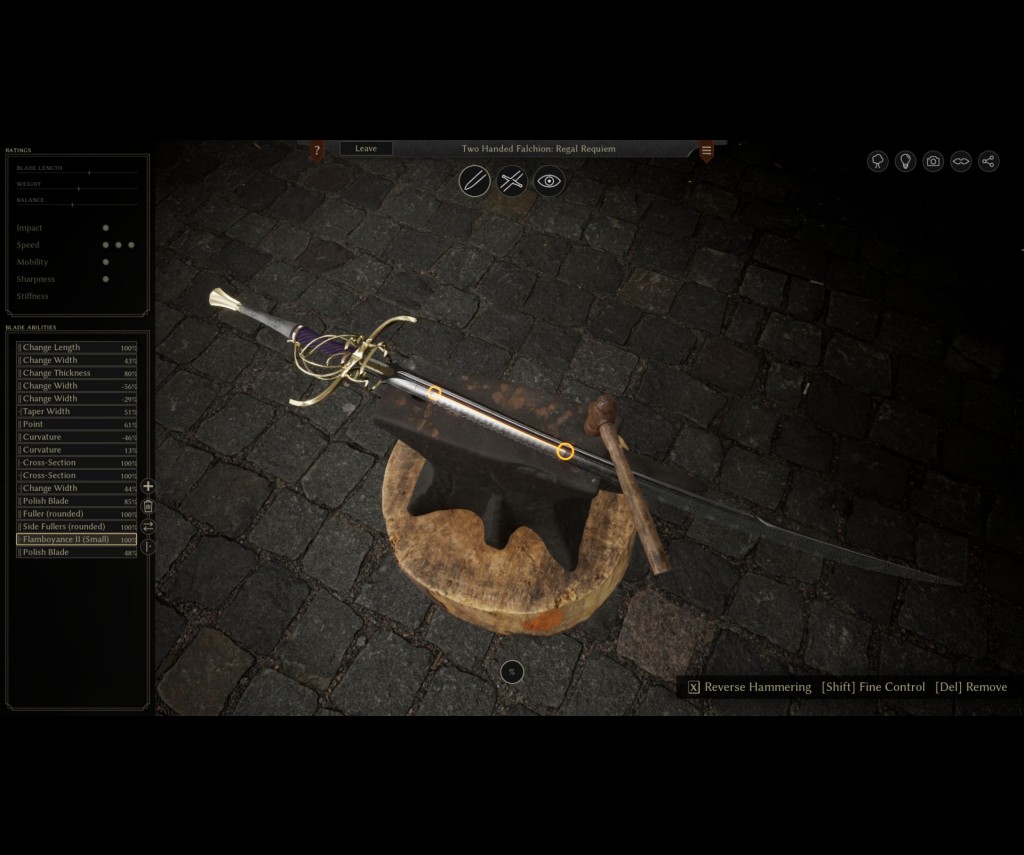This screenshot has height=855, width=1024.
Task: Take a screenshot with the camera icon
Action: (933, 161)
